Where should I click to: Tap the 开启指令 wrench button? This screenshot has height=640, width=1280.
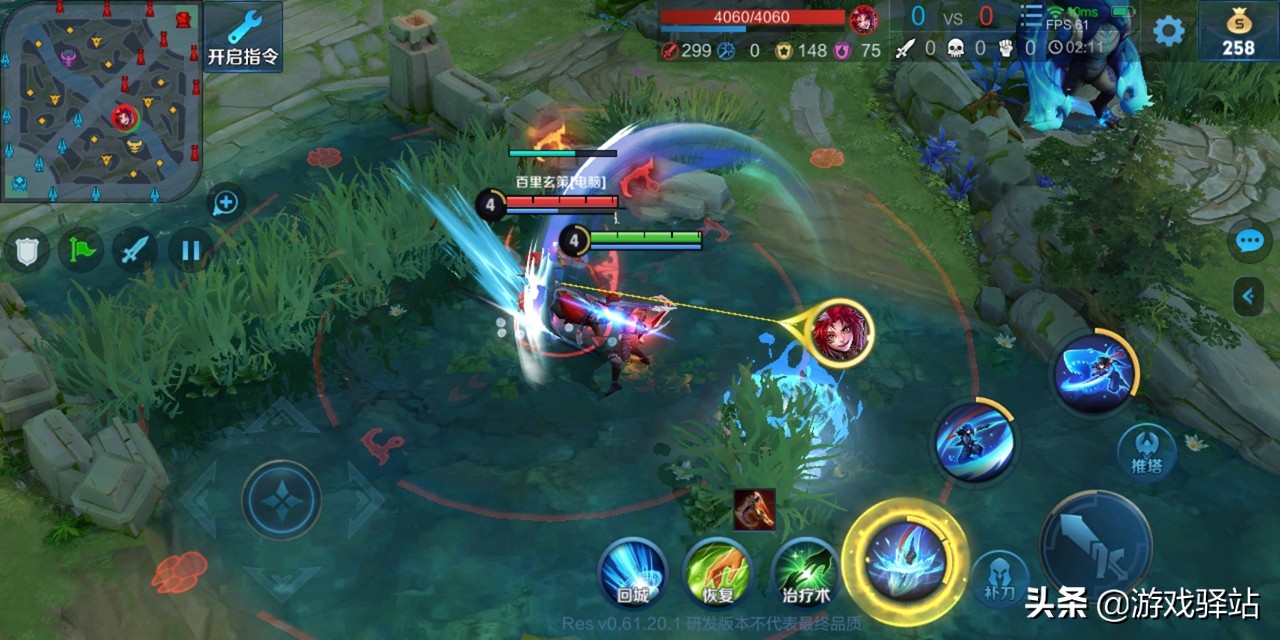point(243,37)
